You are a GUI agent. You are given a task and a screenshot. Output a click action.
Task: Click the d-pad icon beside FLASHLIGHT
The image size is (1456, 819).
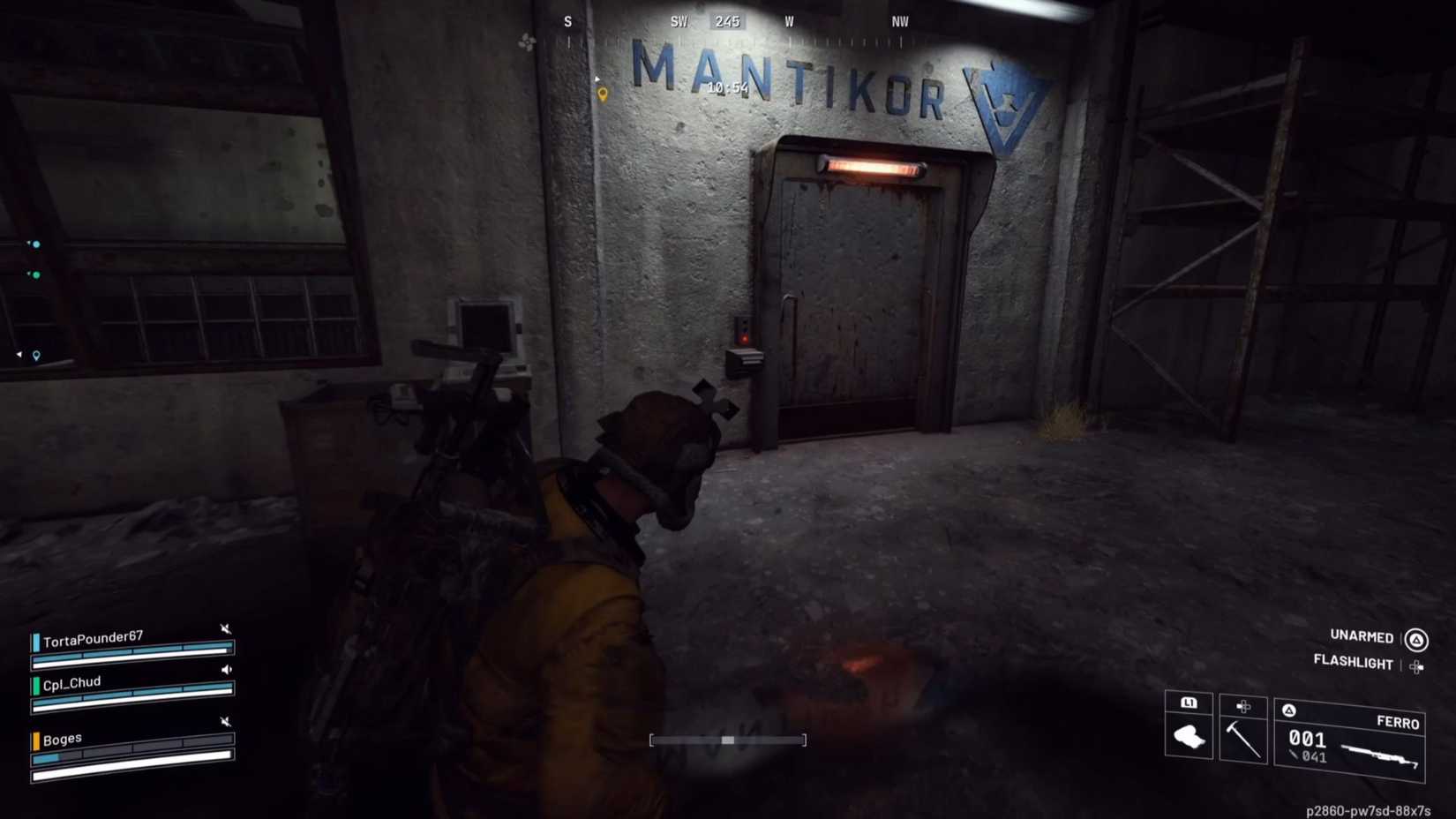(x=1419, y=665)
